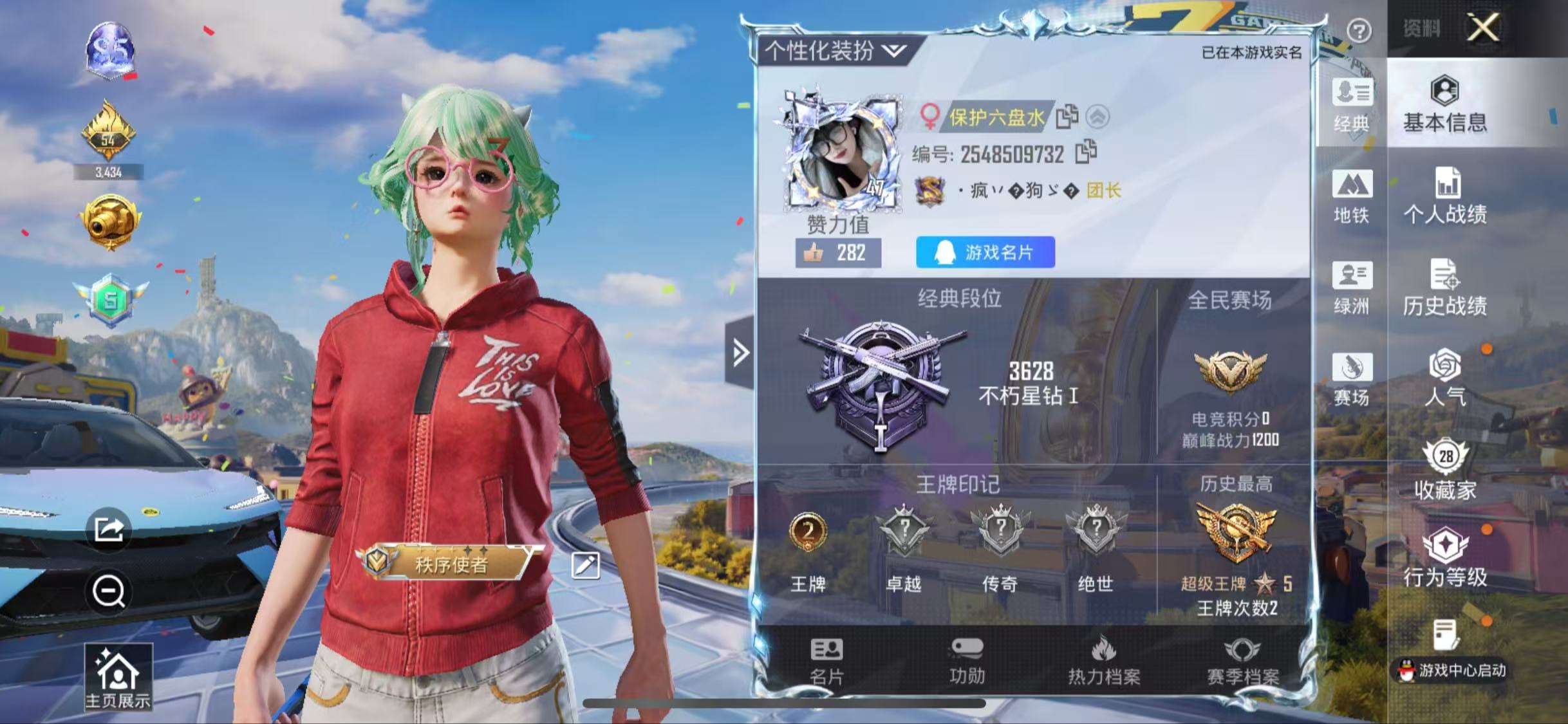Open 个人战绩 personal stats

pyautogui.click(x=1445, y=196)
